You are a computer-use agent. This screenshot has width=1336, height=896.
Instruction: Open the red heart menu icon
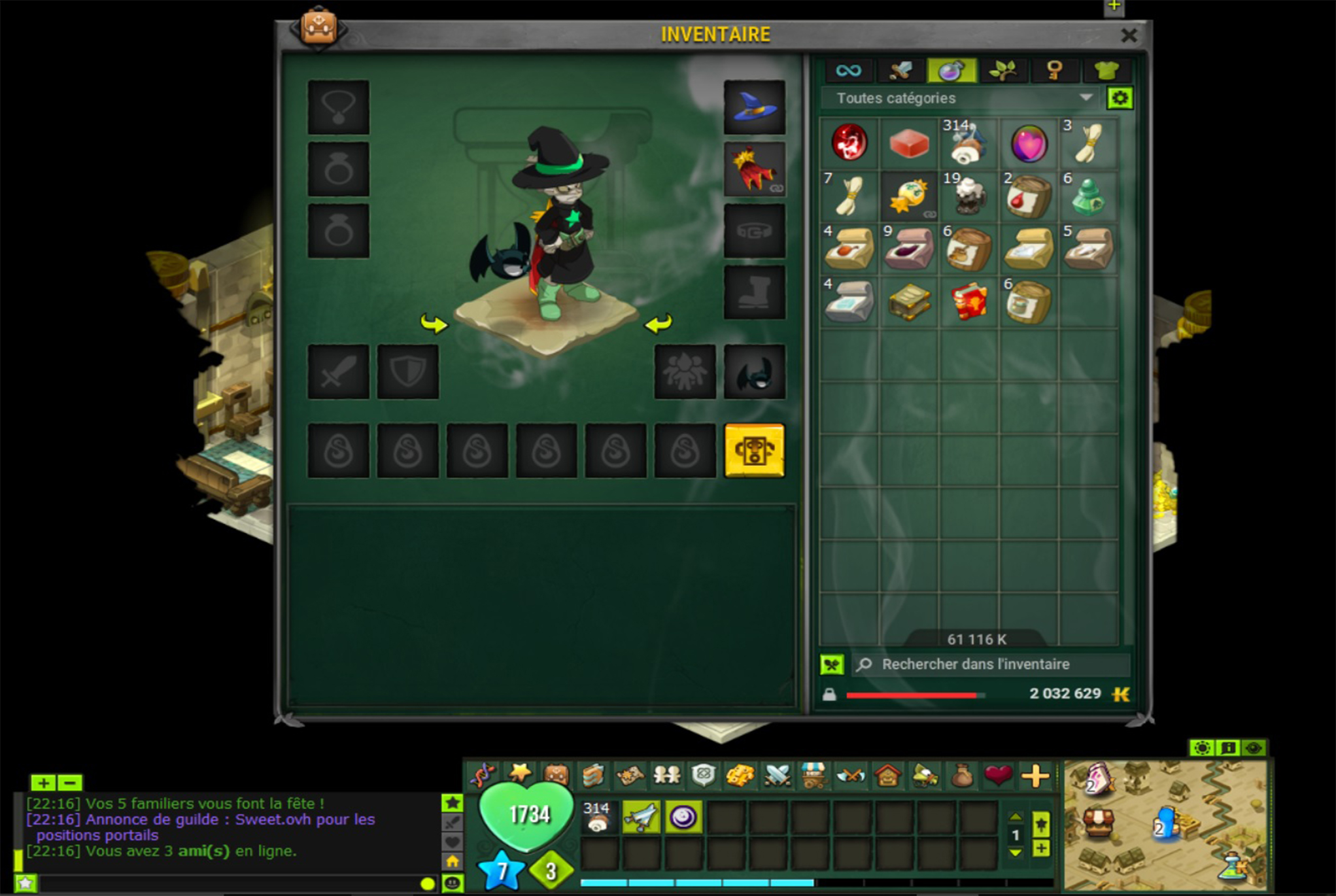998,776
